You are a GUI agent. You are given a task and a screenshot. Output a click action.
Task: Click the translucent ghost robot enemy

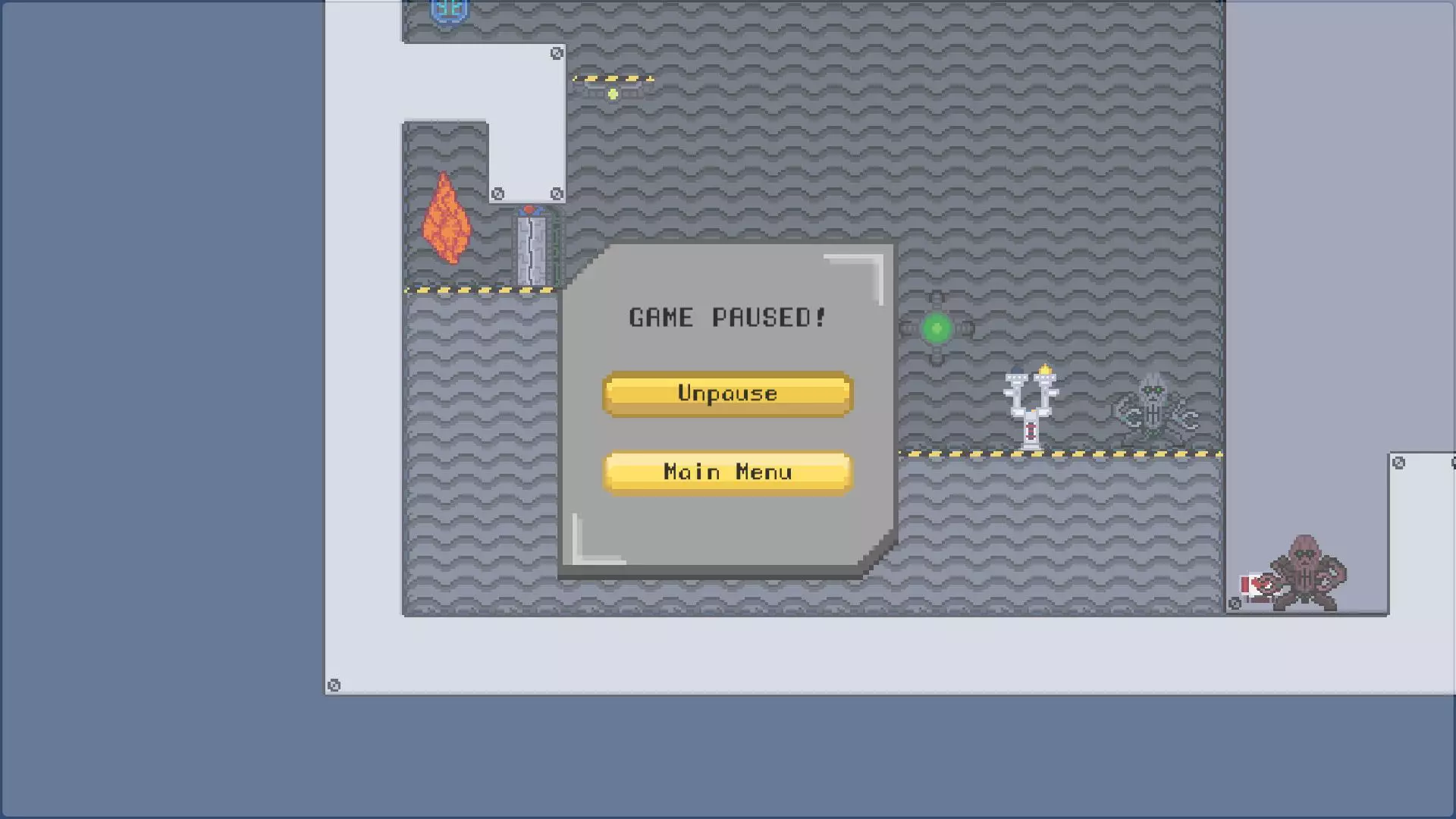click(x=1153, y=409)
